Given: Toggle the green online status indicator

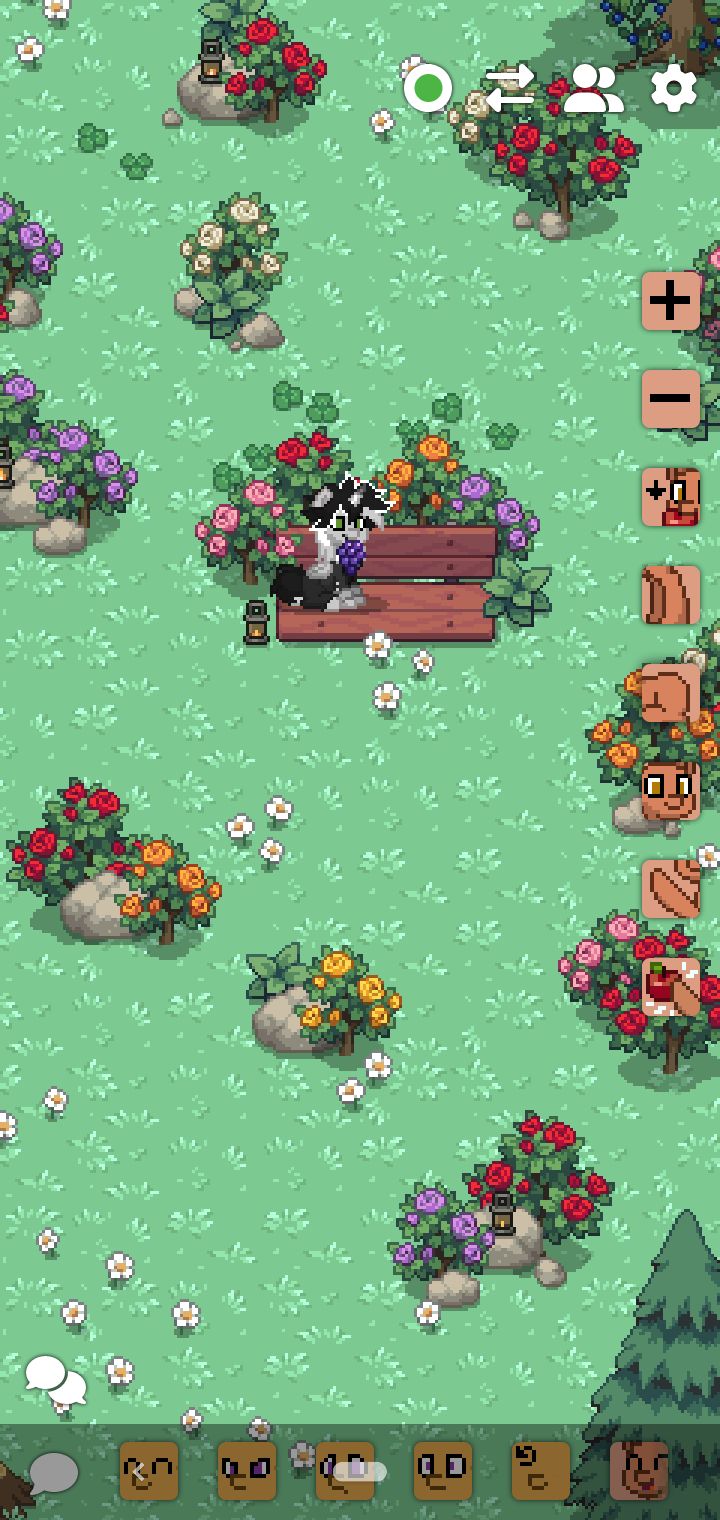Looking at the screenshot, I should tap(428, 89).
